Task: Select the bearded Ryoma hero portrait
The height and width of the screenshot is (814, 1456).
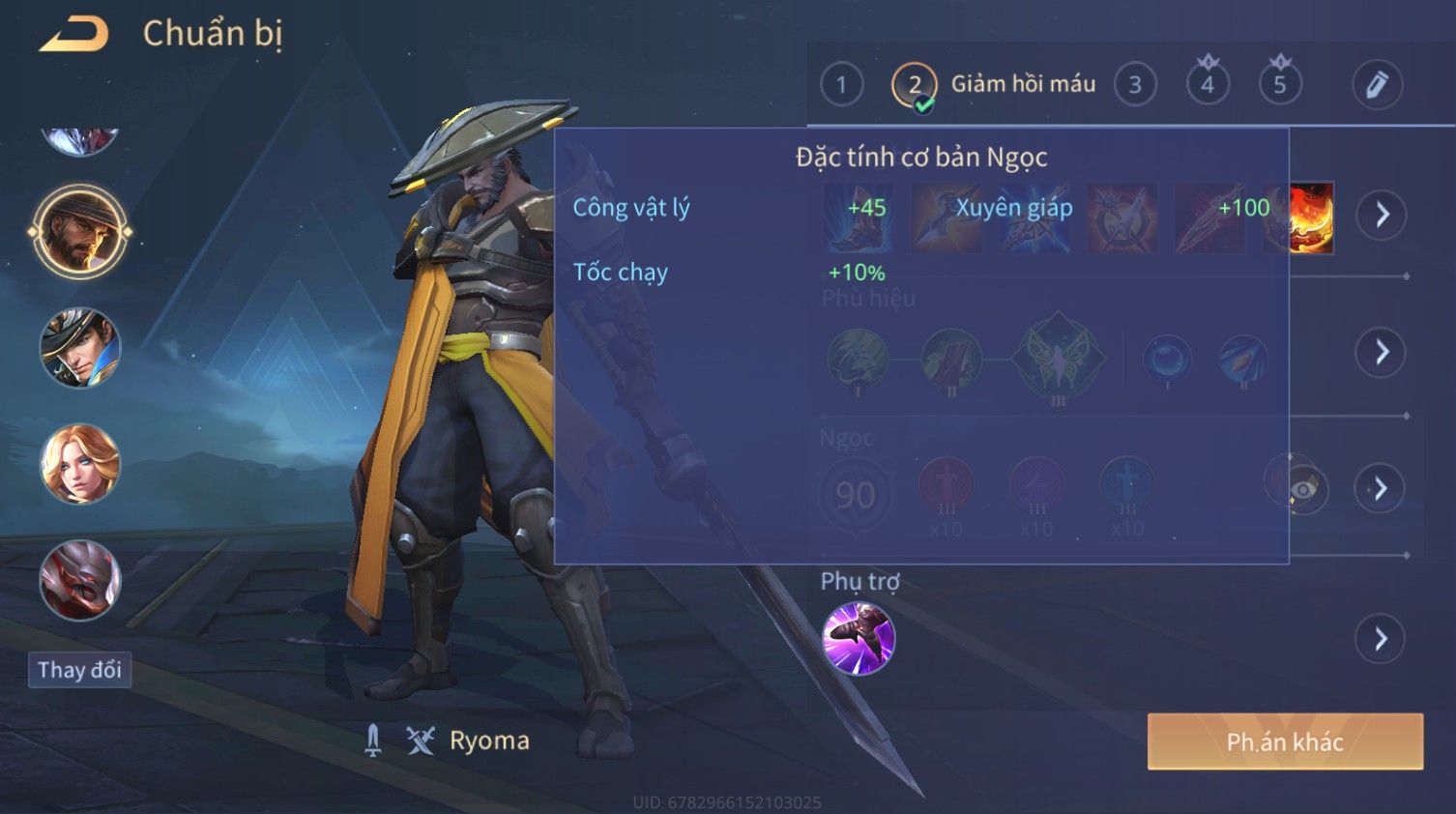Action: point(79,232)
